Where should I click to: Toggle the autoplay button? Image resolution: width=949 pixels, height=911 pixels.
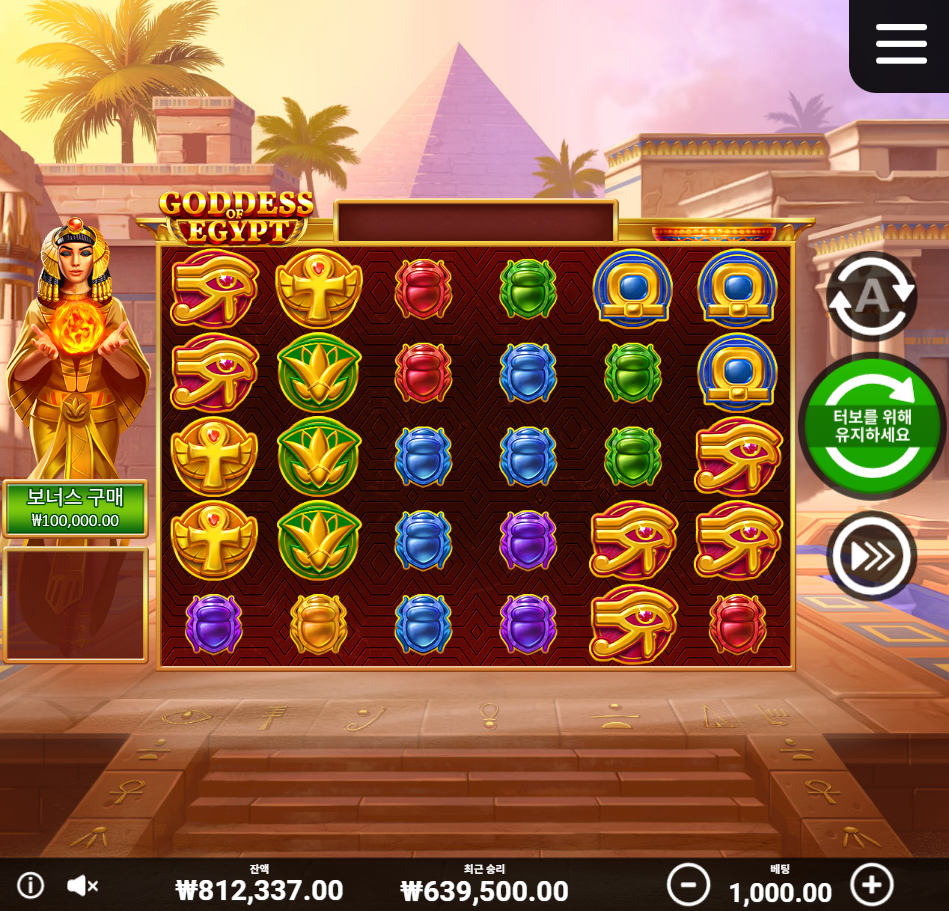point(871,296)
